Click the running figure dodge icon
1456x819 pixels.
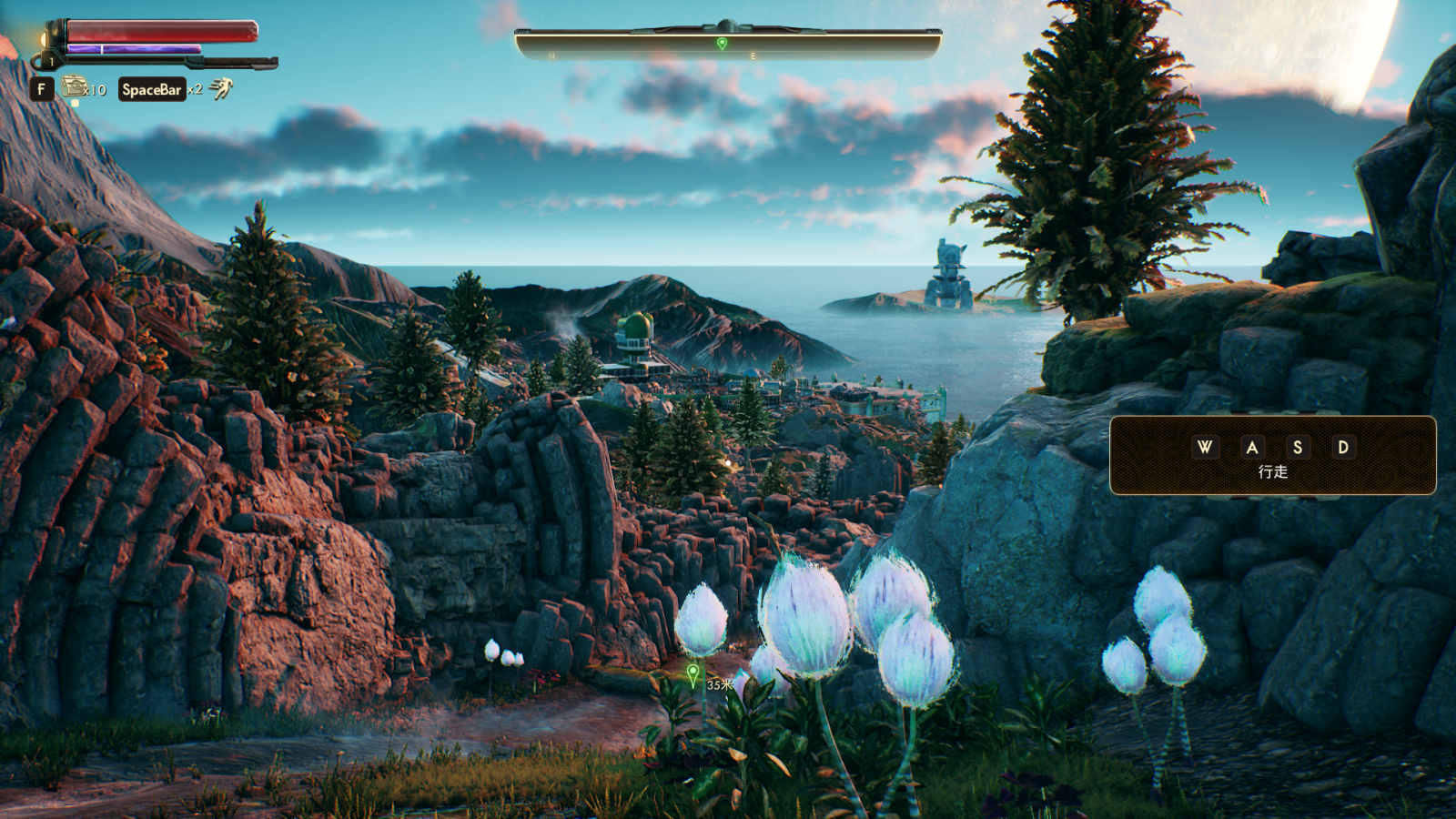[221, 88]
